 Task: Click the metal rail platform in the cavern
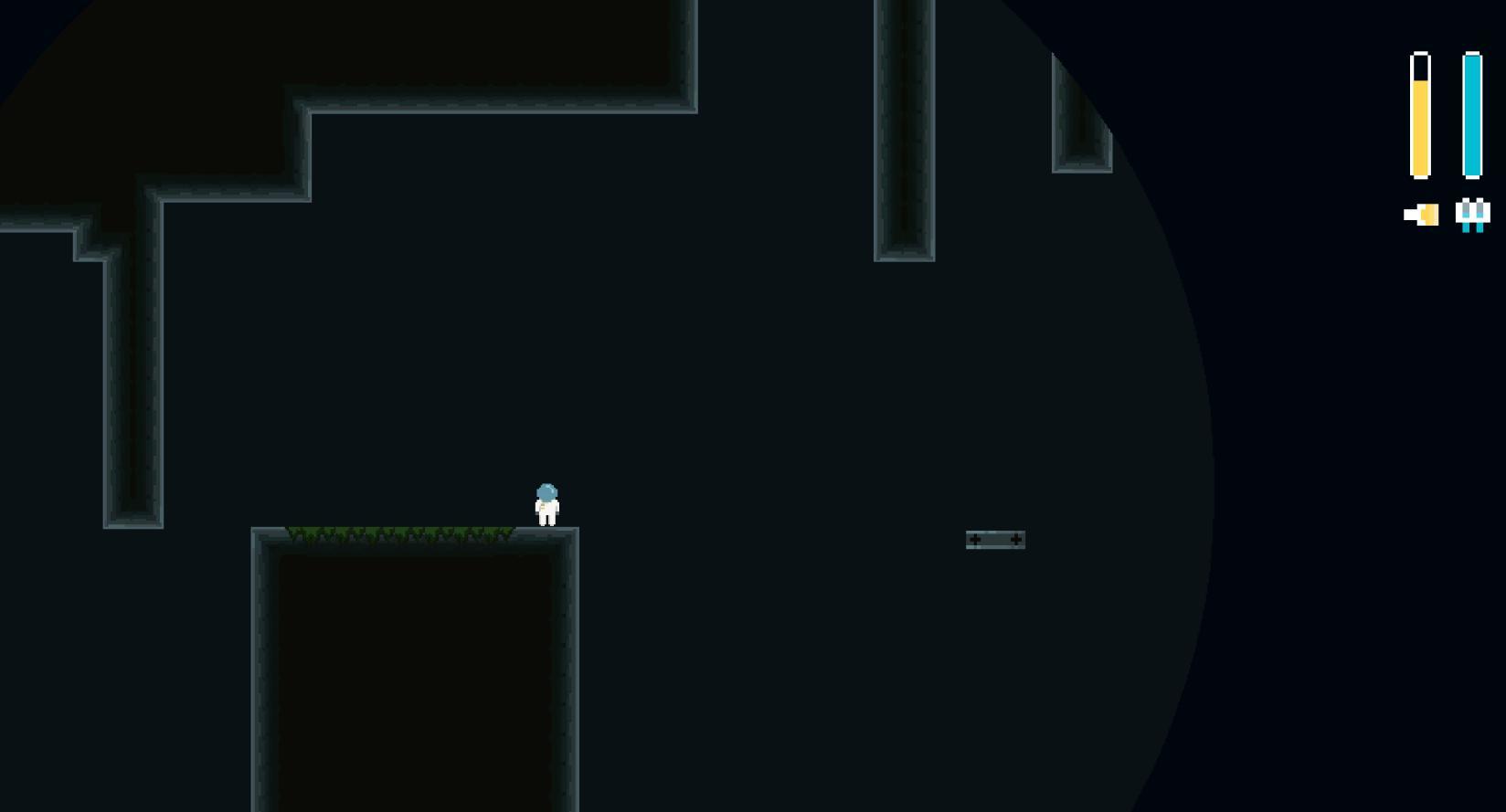click(995, 540)
